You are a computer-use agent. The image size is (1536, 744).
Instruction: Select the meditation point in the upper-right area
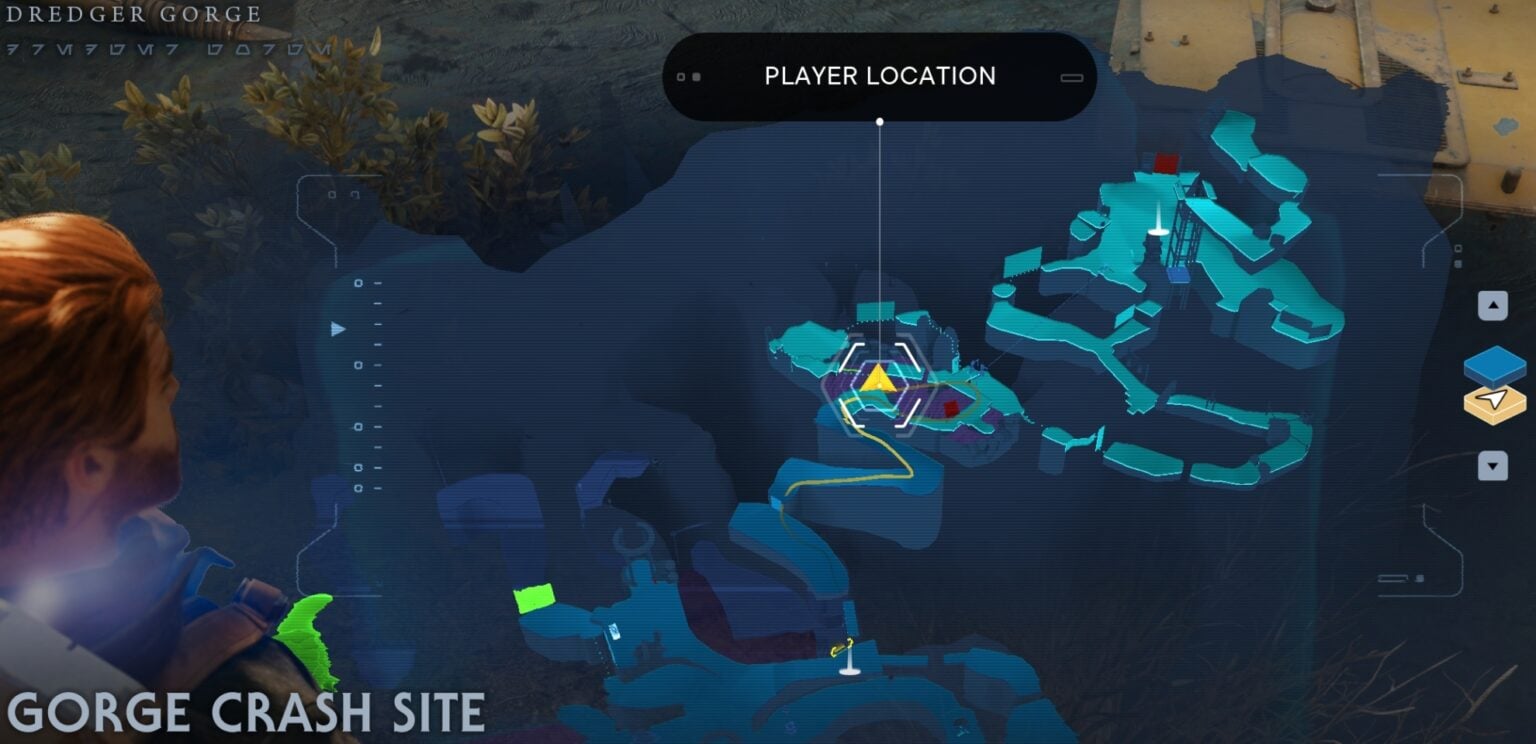(1156, 228)
